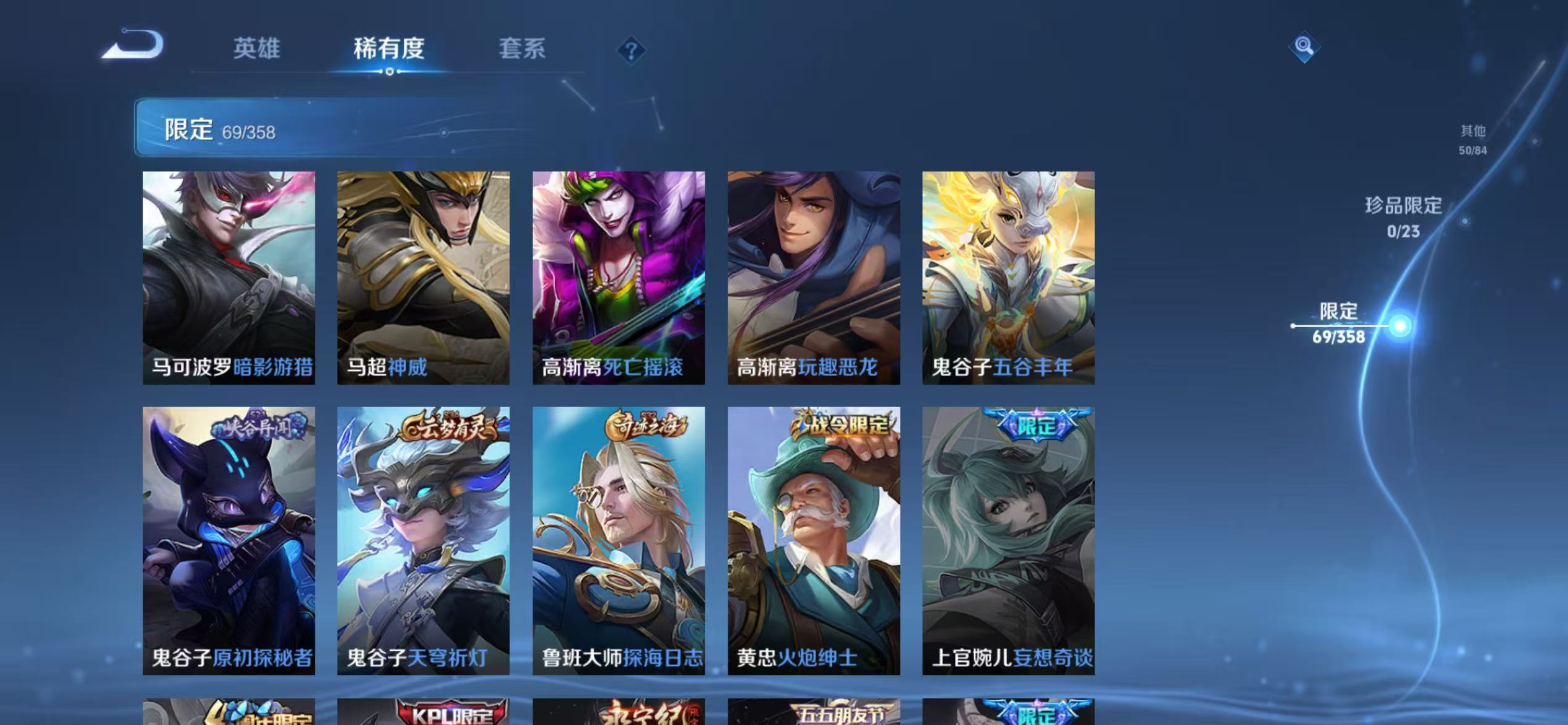Switch to the 英雄 tab
1568x725 pixels.
(x=258, y=50)
